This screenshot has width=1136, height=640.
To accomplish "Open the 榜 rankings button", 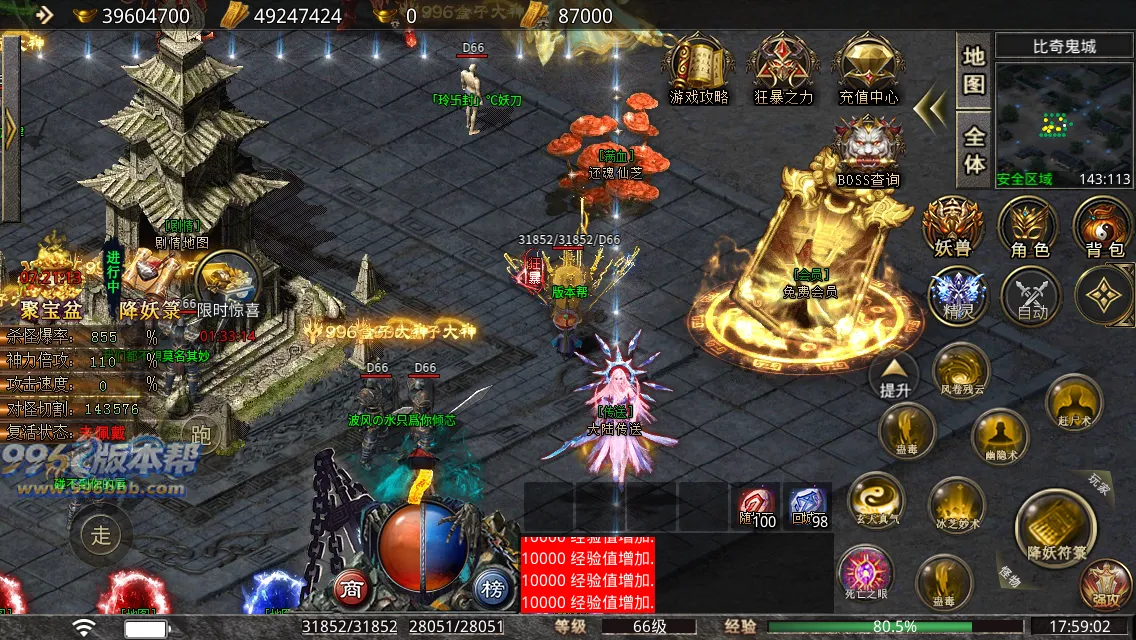I will click(492, 586).
